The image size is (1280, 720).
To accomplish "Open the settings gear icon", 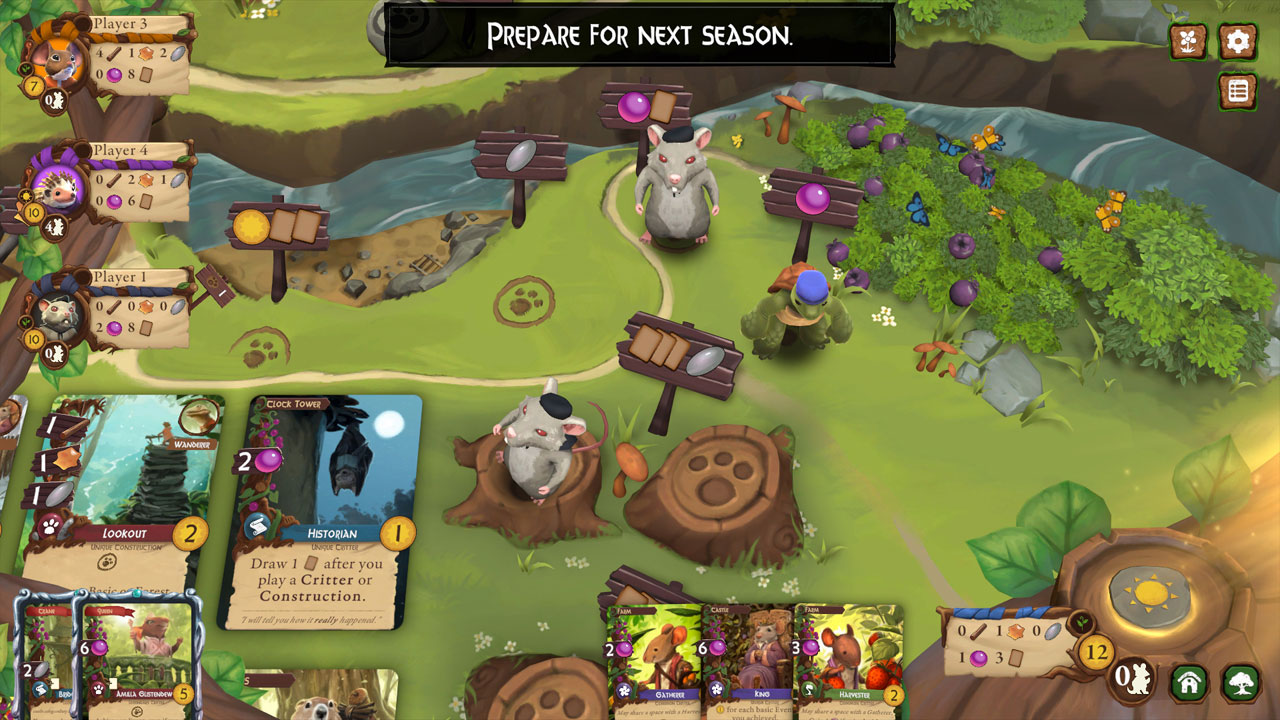I will pyautogui.click(x=1238, y=42).
